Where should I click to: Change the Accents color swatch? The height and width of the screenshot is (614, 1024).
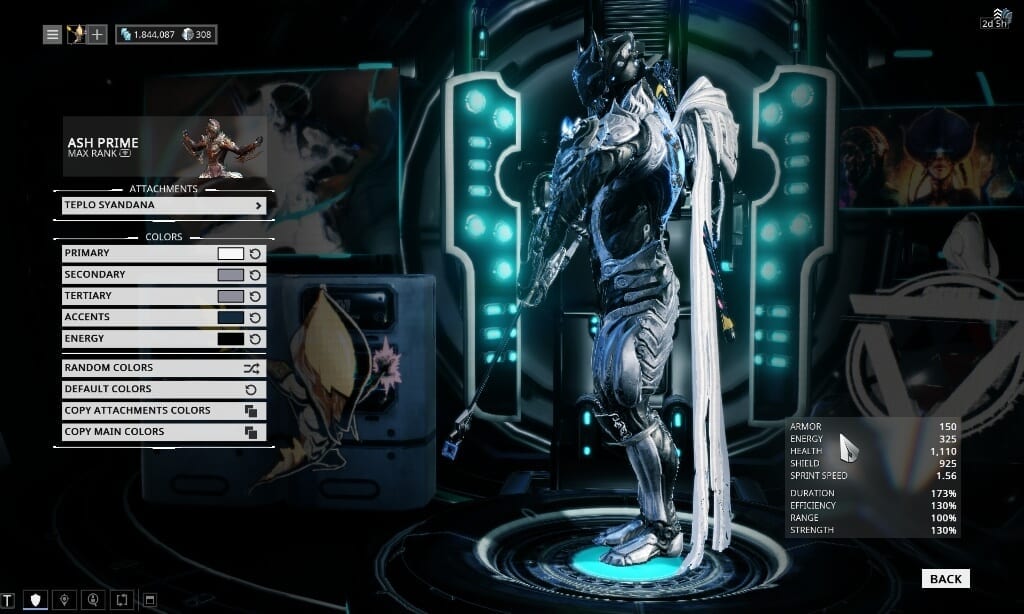click(230, 317)
